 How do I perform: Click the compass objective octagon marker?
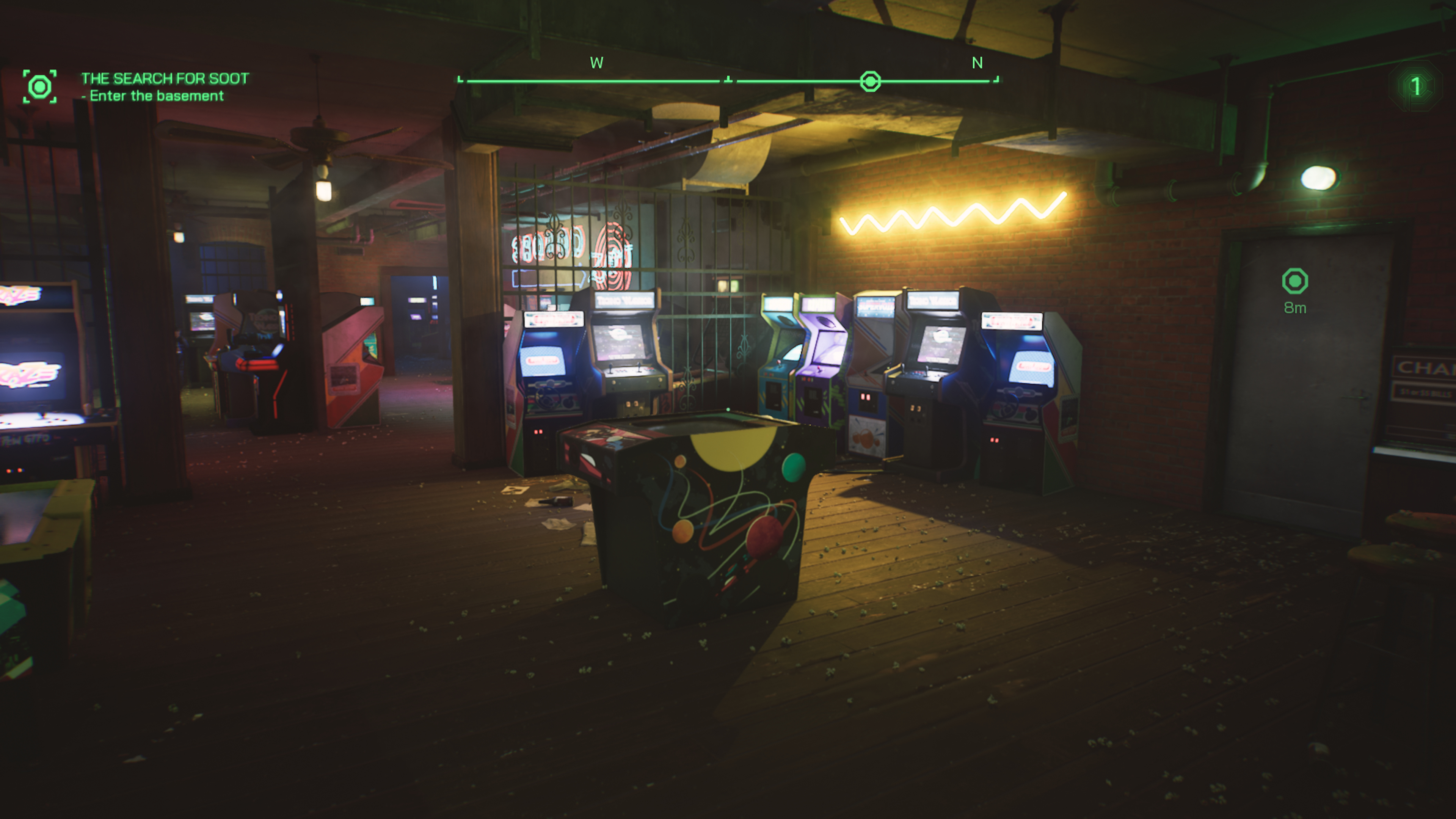coord(871,82)
